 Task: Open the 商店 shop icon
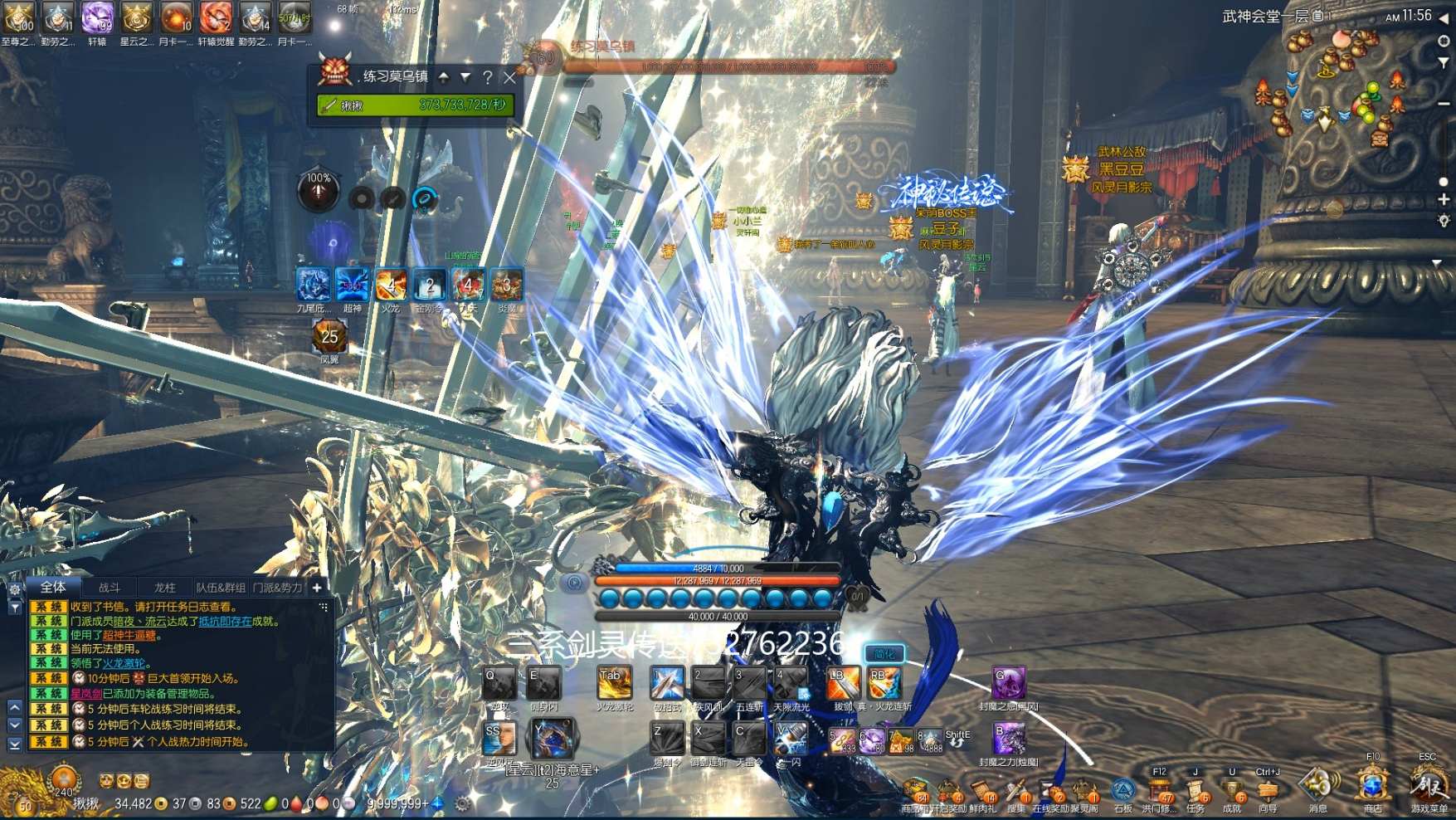pyautogui.click(x=1373, y=784)
